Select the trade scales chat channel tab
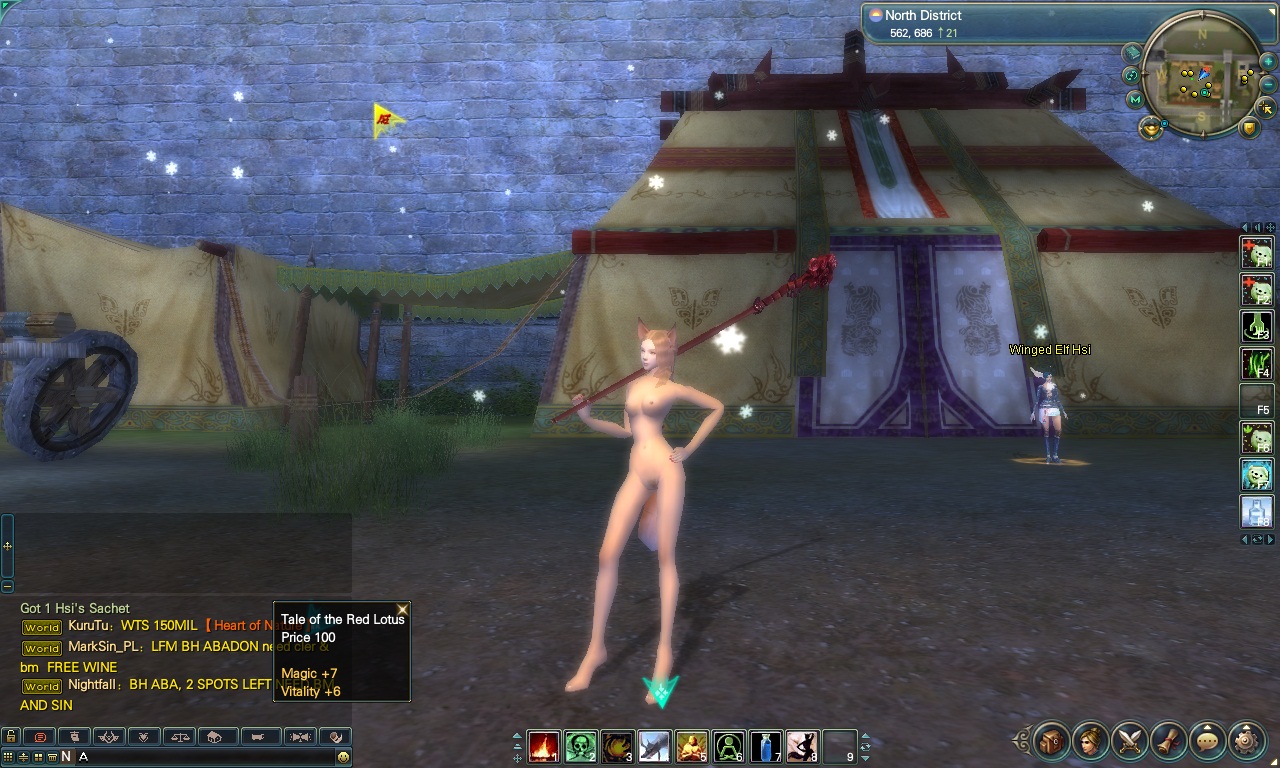 click(180, 737)
